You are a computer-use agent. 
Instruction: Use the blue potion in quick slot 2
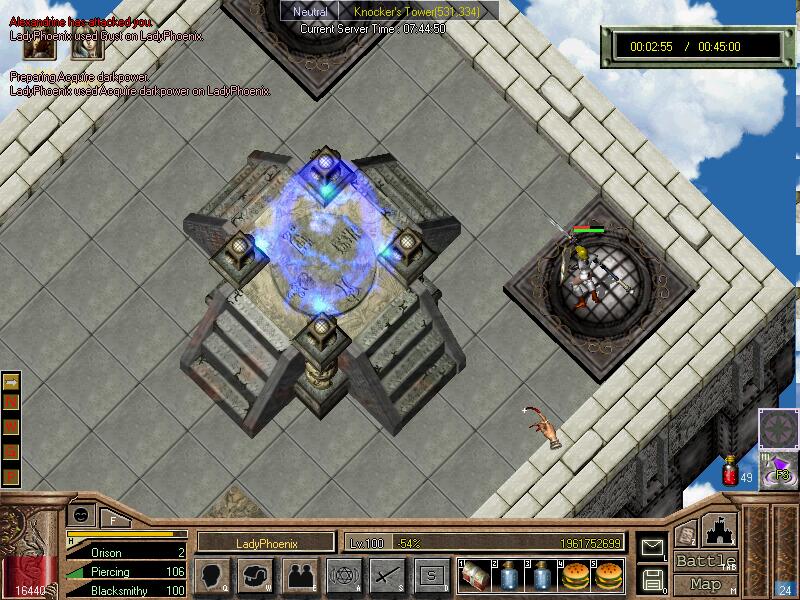[507, 575]
